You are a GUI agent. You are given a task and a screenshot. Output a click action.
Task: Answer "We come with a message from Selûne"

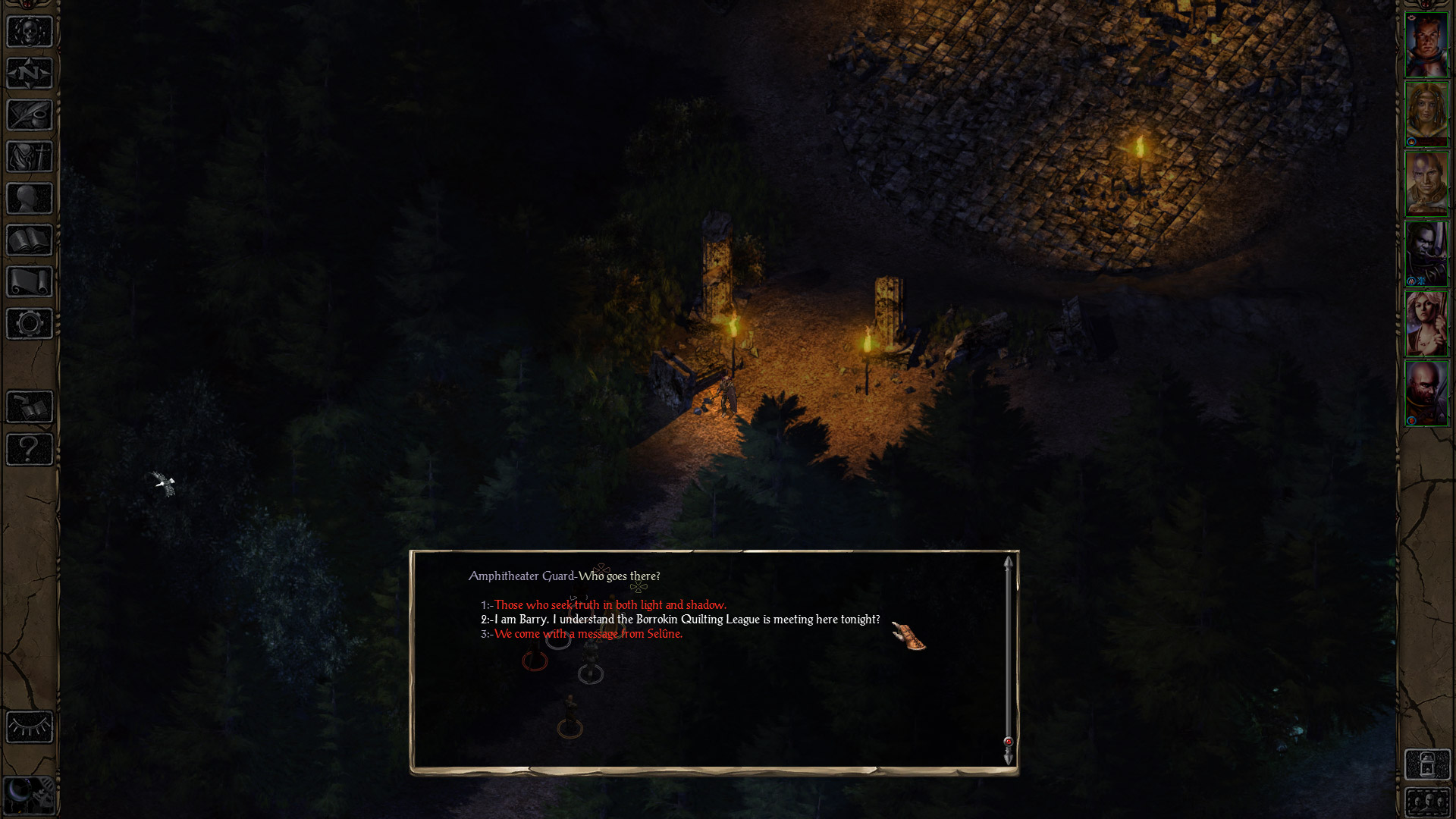(x=588, y=634)
